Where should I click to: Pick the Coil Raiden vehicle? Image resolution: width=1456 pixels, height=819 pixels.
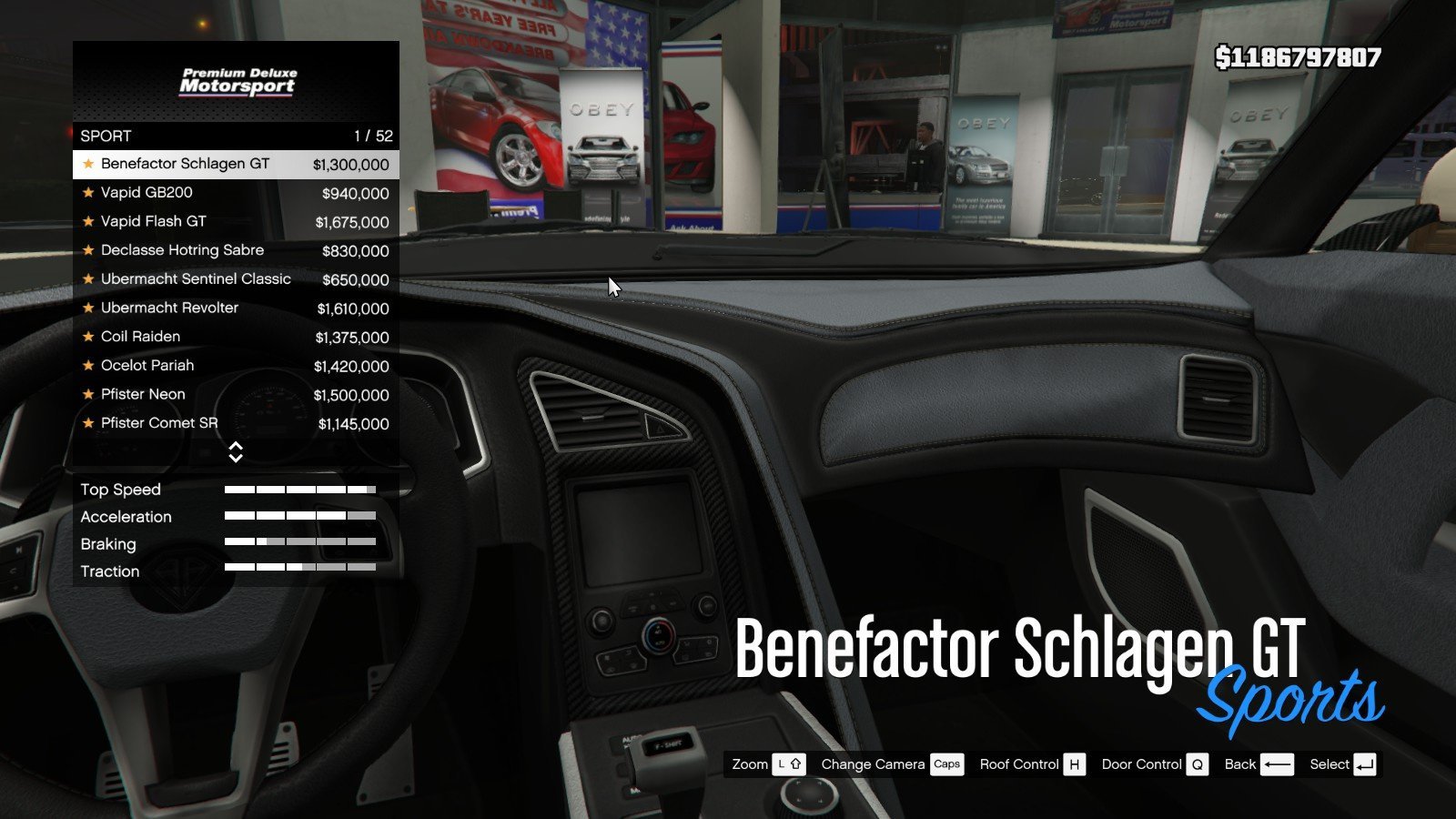pyautogui.click(x=235, y=337)
